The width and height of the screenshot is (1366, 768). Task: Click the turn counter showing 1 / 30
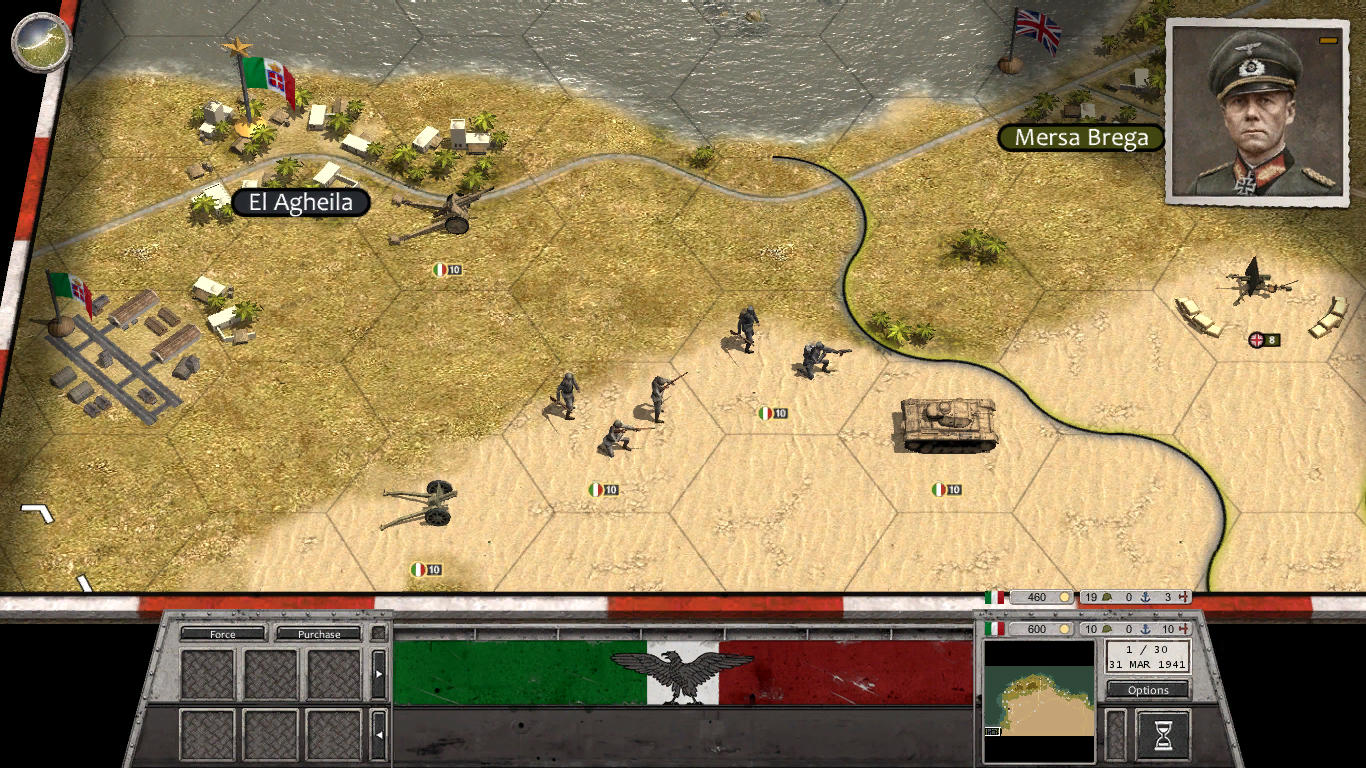pos(1148,650)
